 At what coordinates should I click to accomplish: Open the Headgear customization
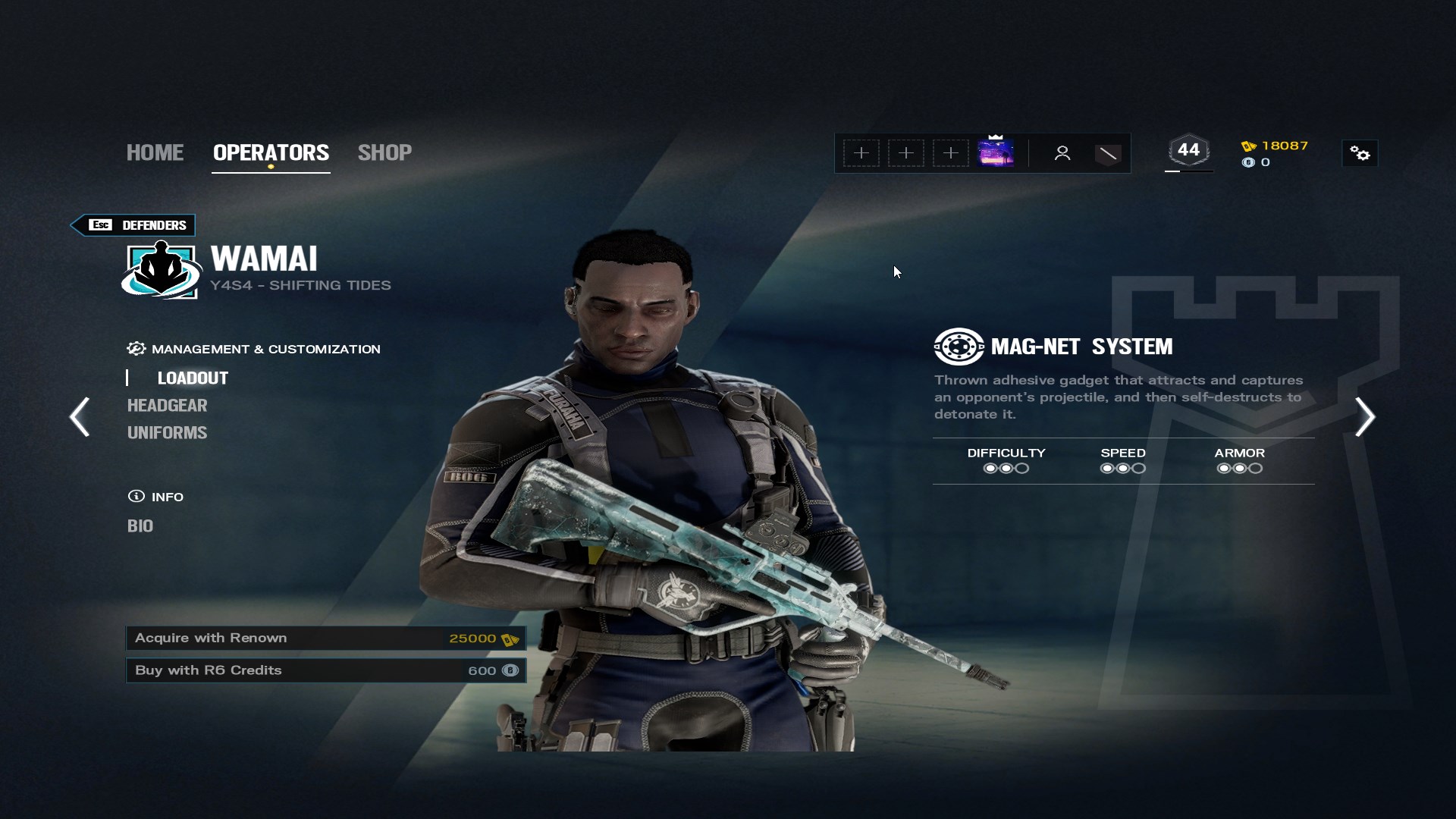coord(167,405)
